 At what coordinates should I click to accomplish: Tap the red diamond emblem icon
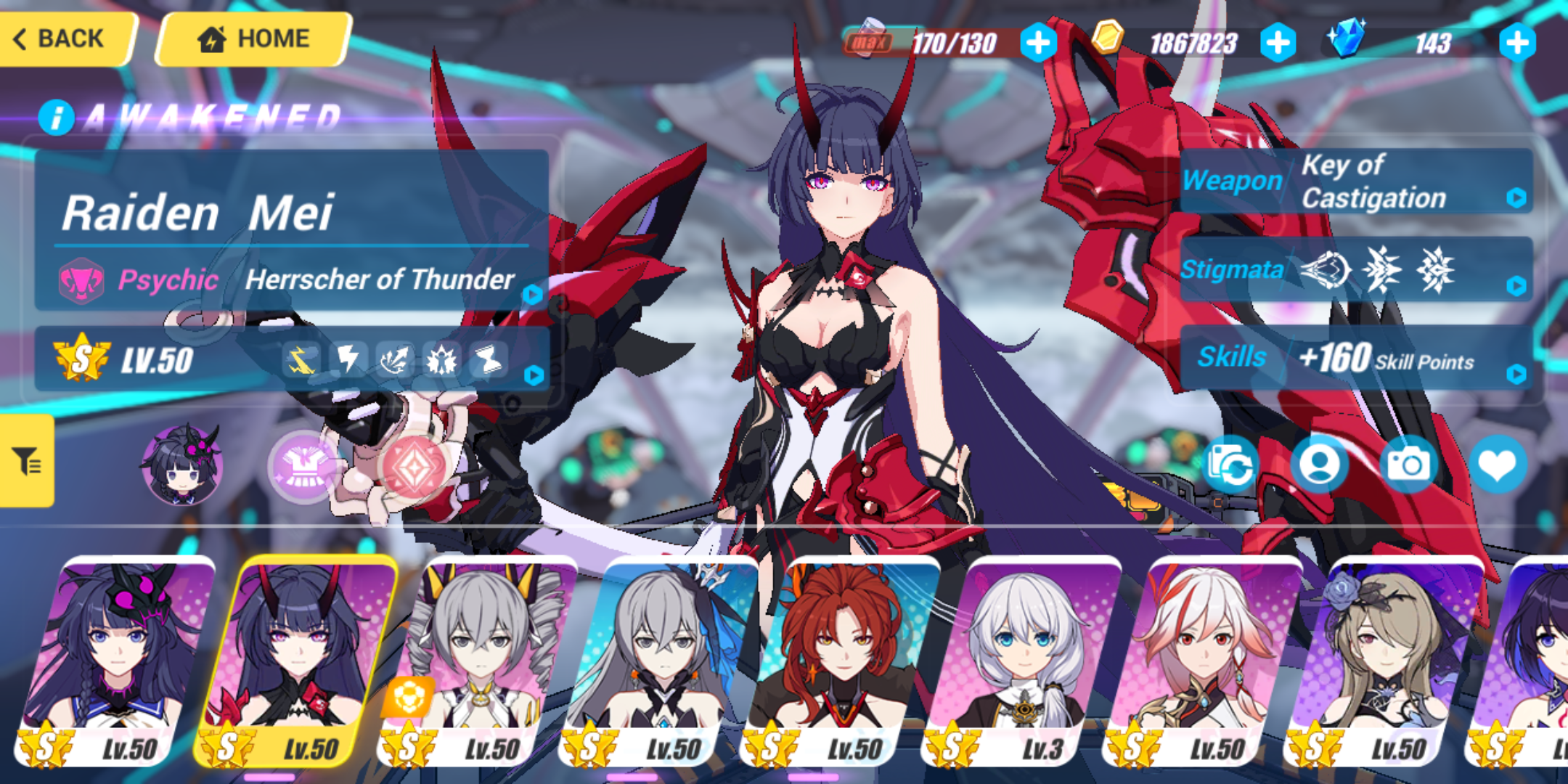pos(414,466)
